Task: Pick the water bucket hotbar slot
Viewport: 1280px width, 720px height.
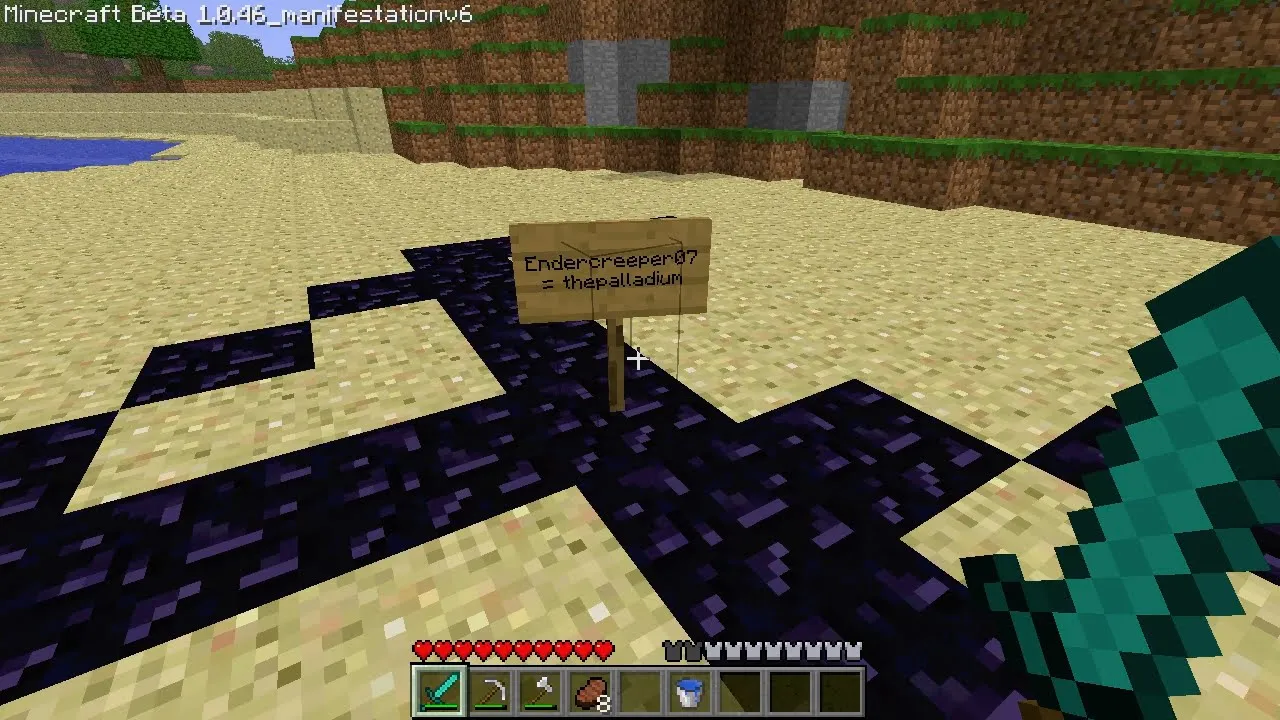Action: pos(689,691)
